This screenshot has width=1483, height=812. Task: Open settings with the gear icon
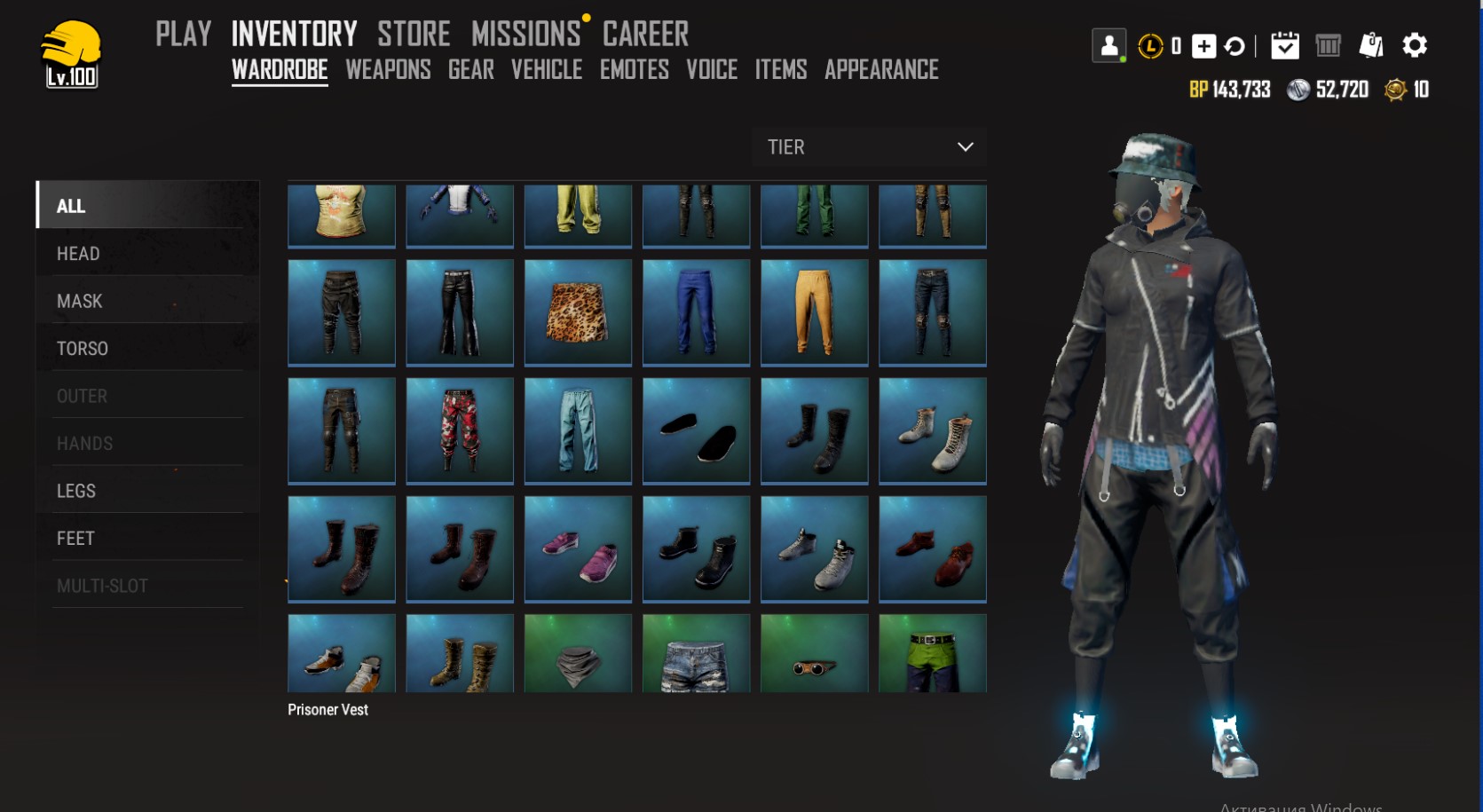tap(1414, 45)
